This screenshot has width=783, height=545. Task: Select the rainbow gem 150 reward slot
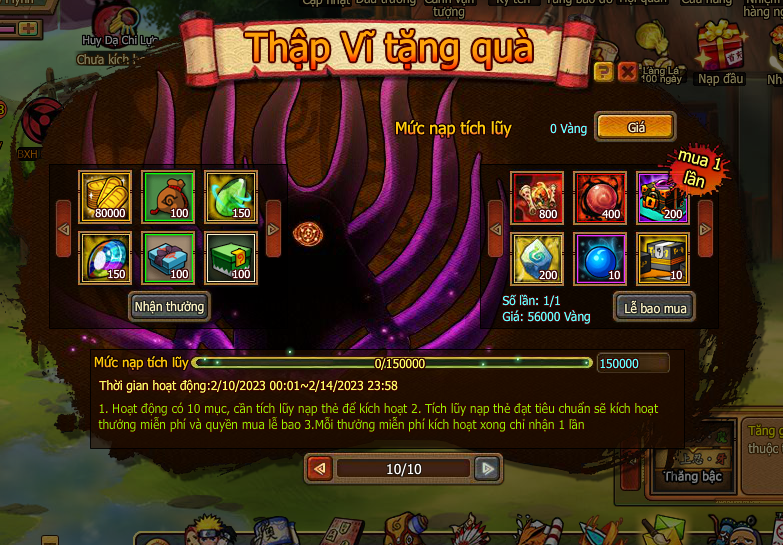(104, 258)
